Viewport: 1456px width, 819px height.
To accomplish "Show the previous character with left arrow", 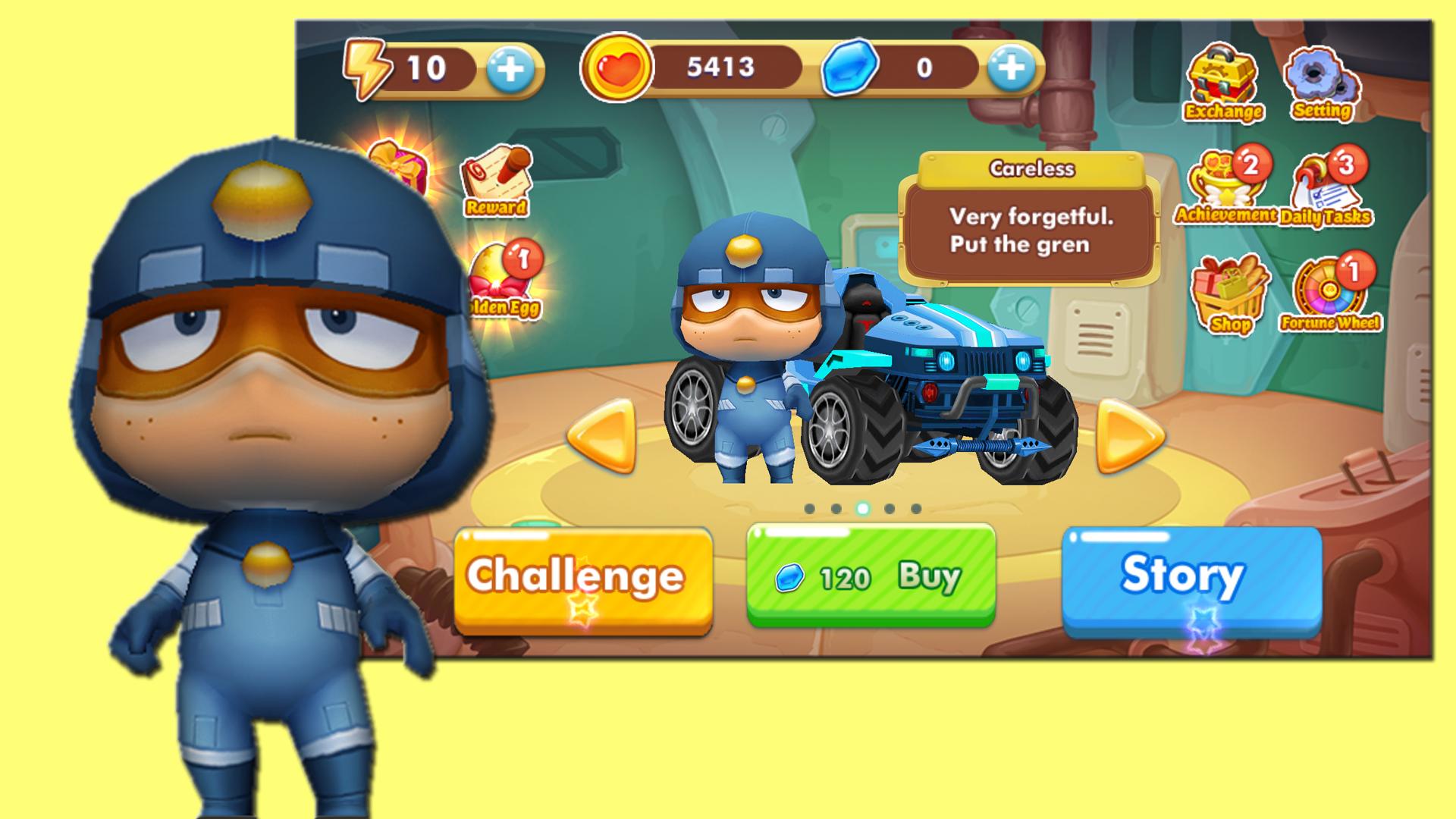I will pyautogui.click(x=602, y=436).
